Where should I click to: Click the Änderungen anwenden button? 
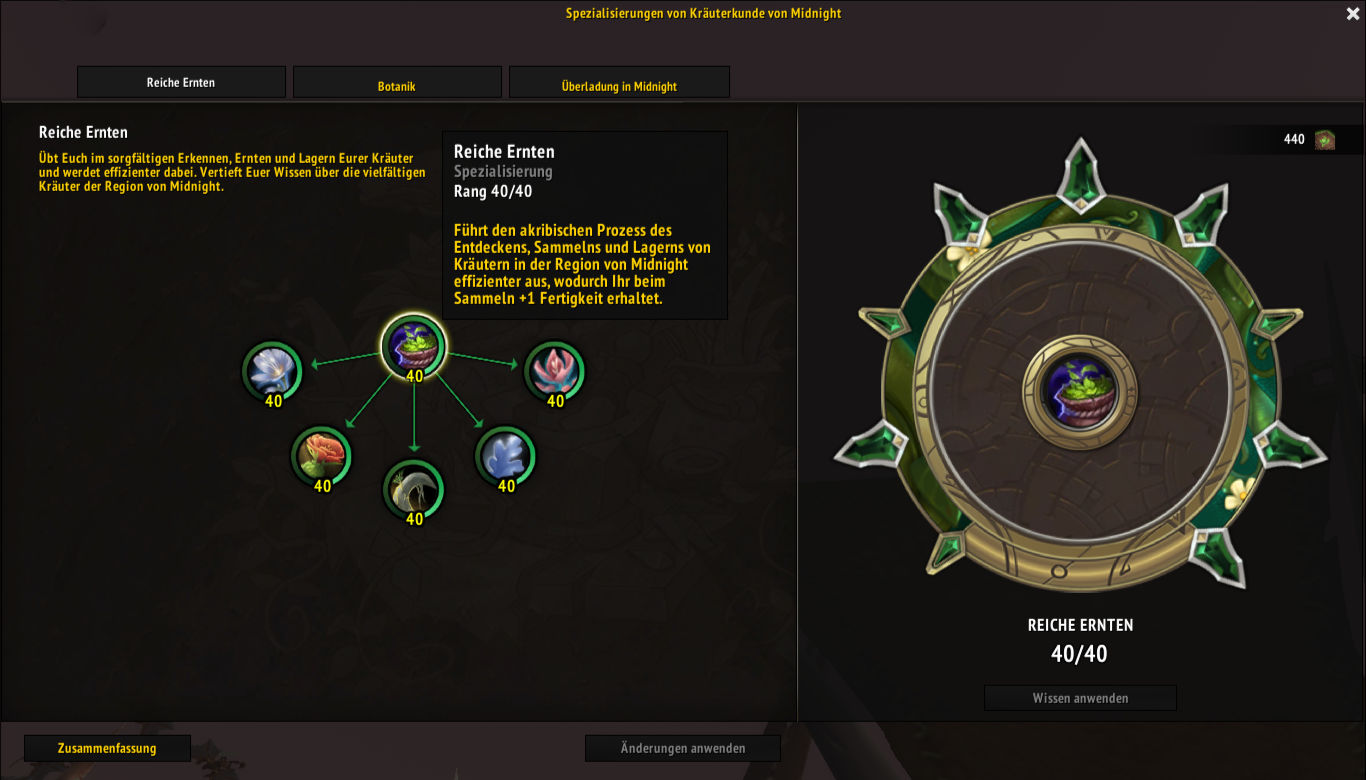[683, 748]
